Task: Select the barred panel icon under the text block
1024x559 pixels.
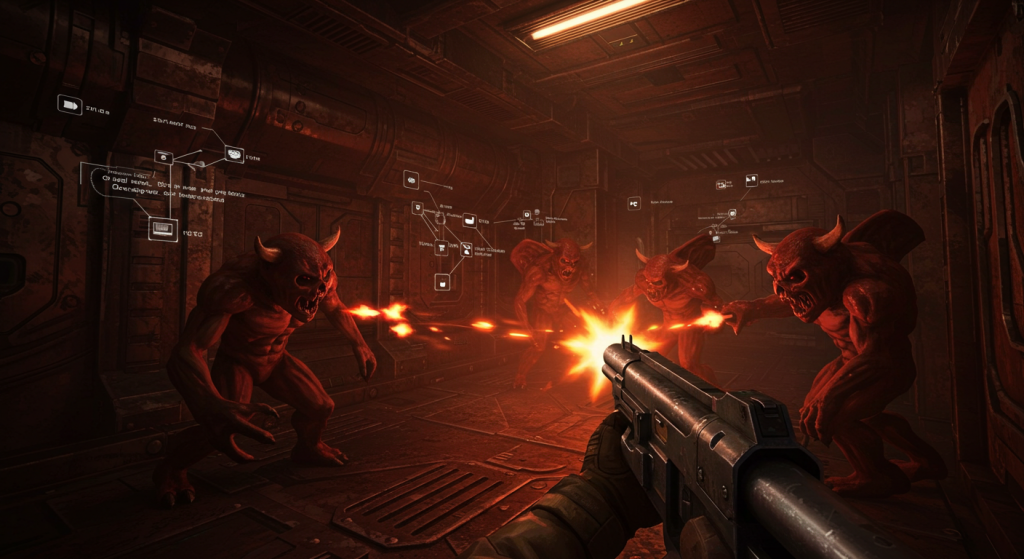Action: tap(162, 229)
